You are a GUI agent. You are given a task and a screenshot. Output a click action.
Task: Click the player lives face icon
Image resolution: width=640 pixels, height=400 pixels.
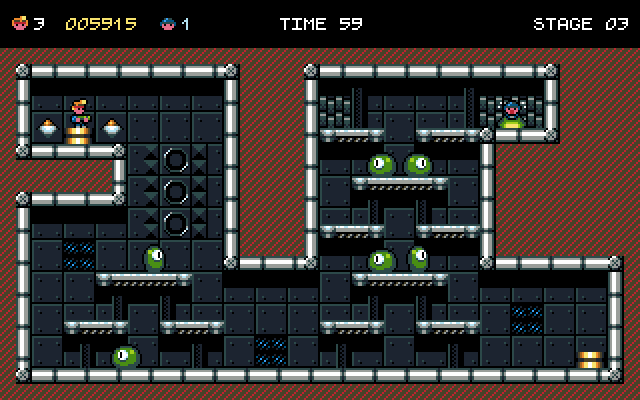click(x=20, y=23)
